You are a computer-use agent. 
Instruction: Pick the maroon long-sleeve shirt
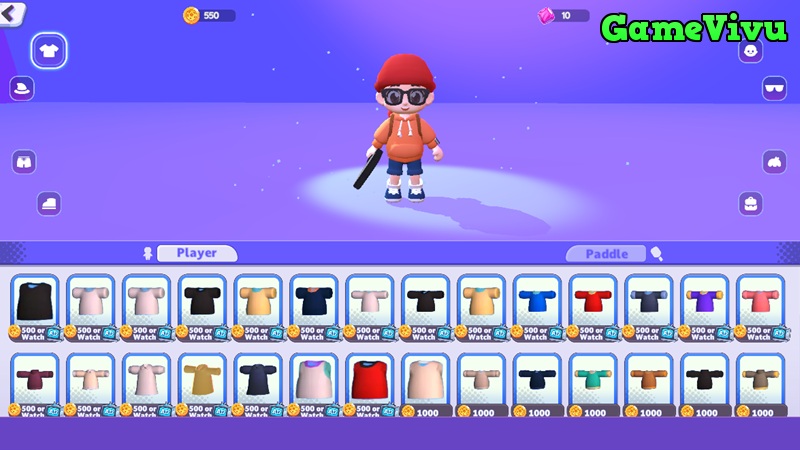pyautogui.click(x=35, y=378)
